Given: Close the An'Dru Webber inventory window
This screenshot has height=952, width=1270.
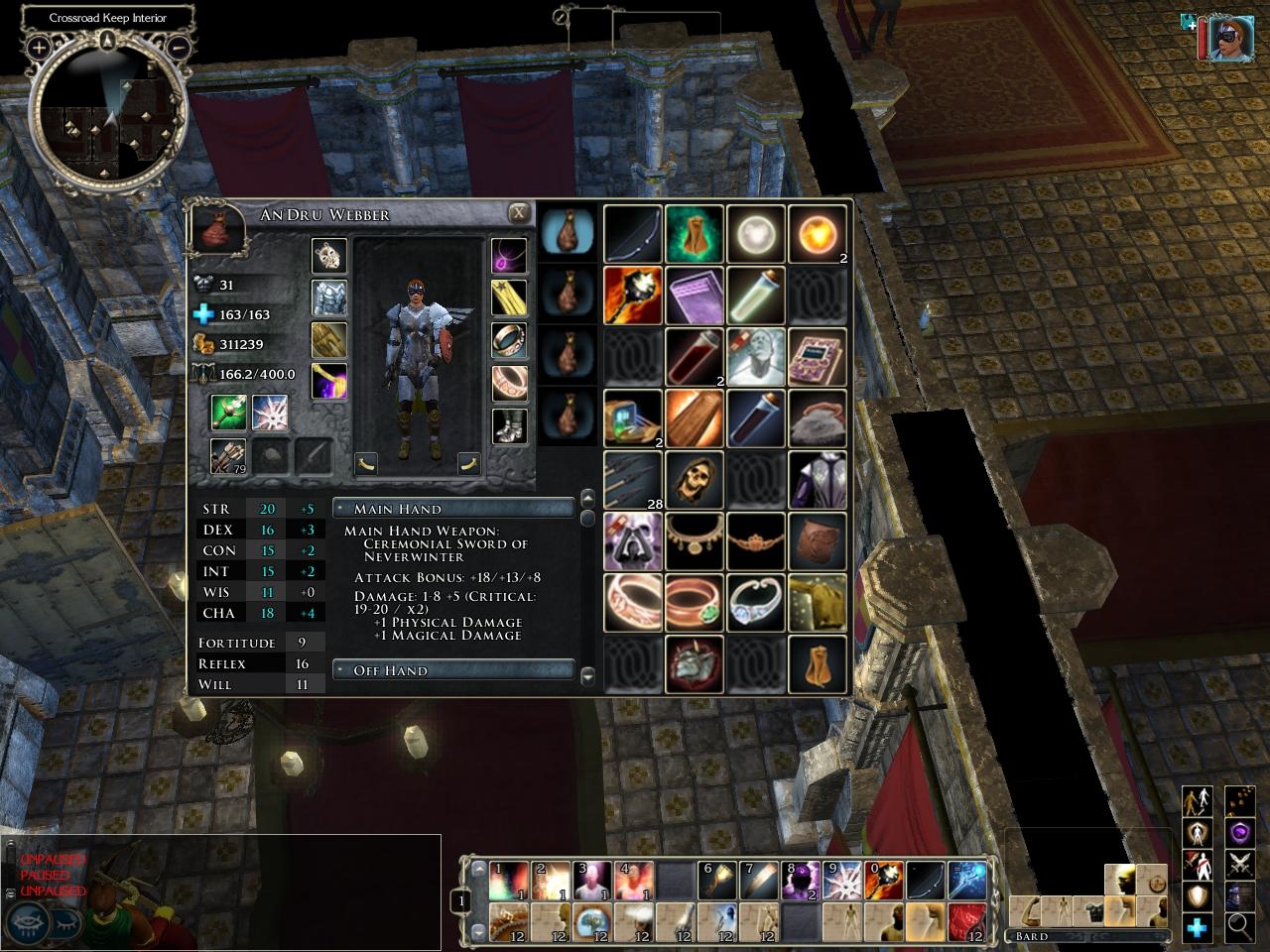Looking at the screenshot, I should coord(518,213).
